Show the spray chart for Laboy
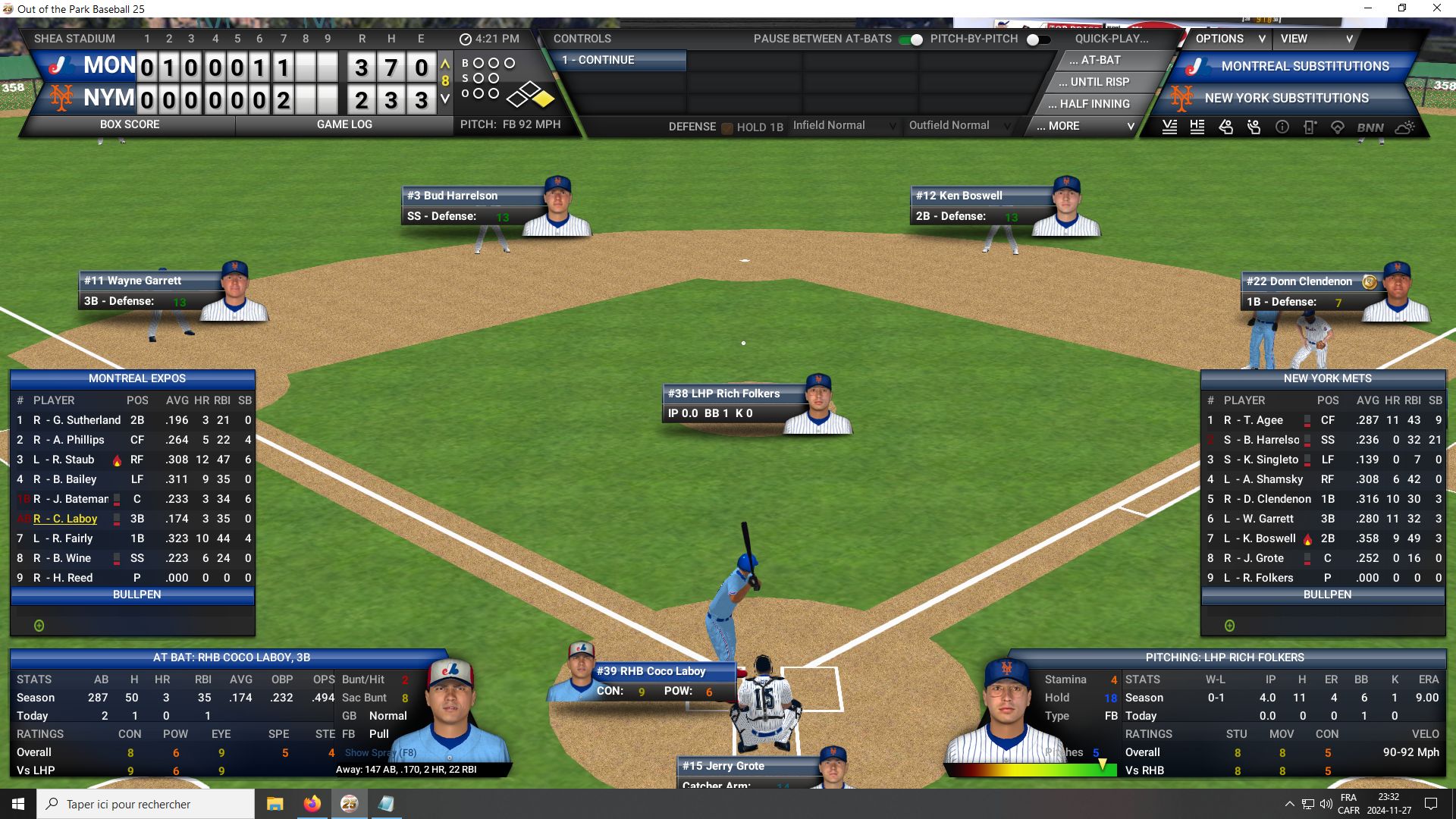The image size is (1456, 819). click(x=380, y=753)
